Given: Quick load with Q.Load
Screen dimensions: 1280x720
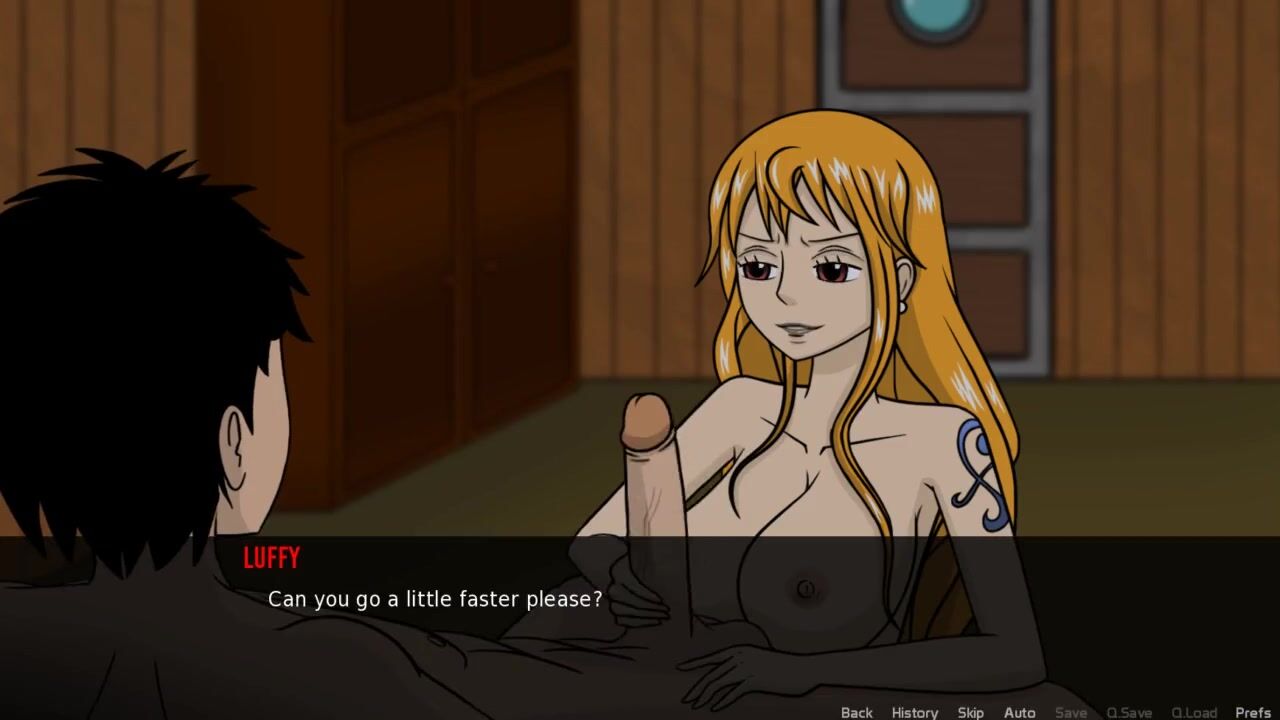Looking at the screenshot, I should pos(1193,712).
